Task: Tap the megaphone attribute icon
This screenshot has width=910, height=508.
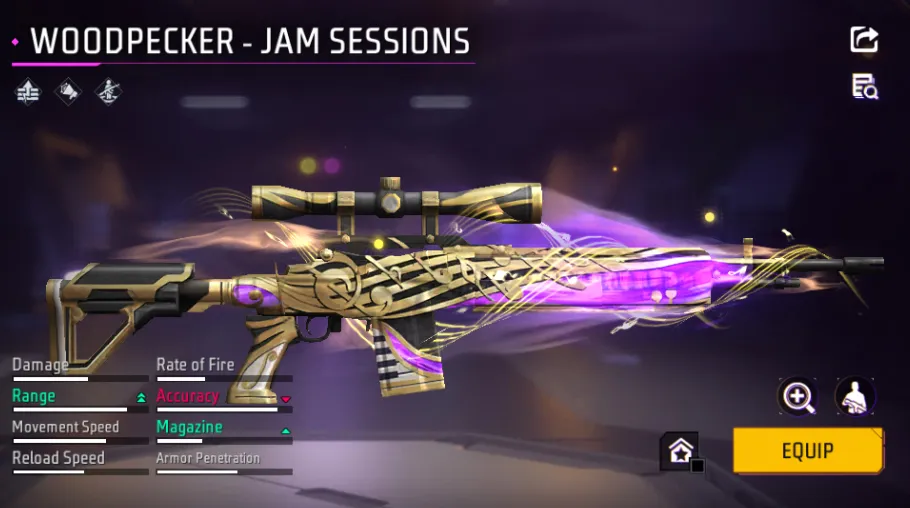Action: tap(67, 92)
